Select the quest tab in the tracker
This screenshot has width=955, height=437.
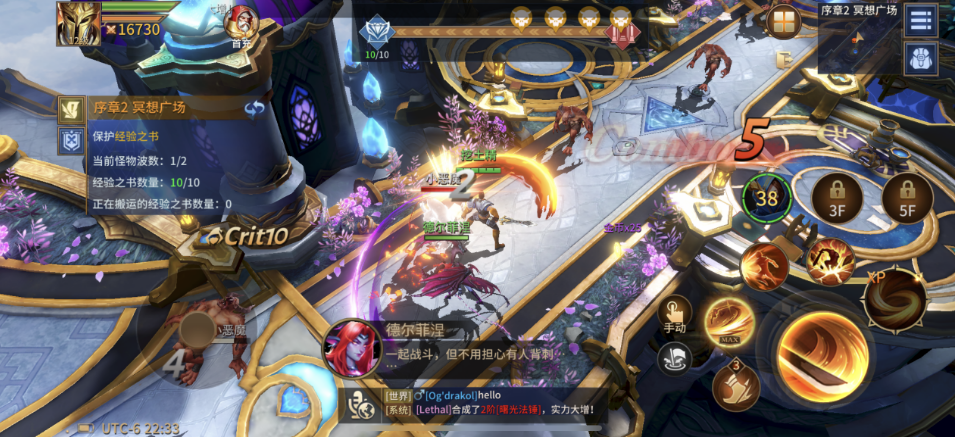tap(70, 108)
